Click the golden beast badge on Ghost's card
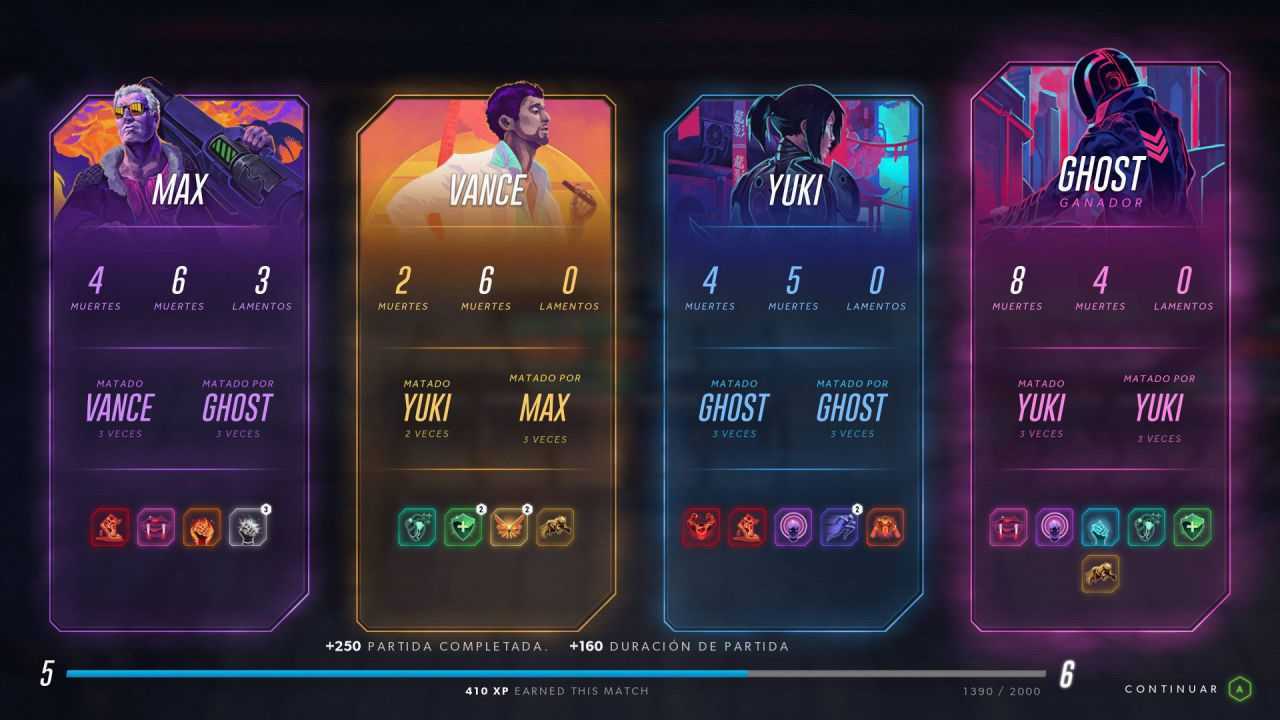This screenshot has width=1280, height=720. click(x=1100, y=573)
